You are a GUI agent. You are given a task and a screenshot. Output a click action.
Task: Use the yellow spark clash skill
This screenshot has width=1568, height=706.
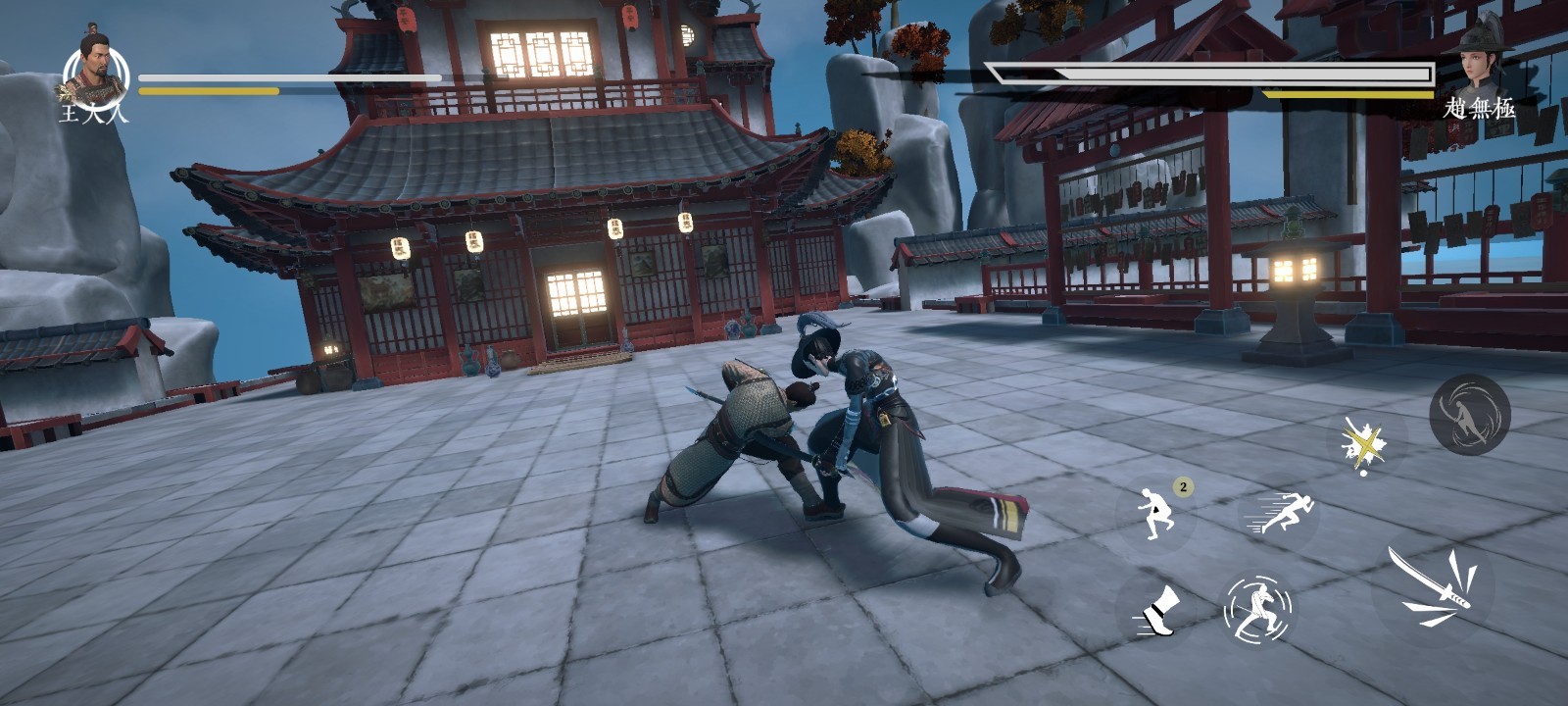click(1363, 444)
